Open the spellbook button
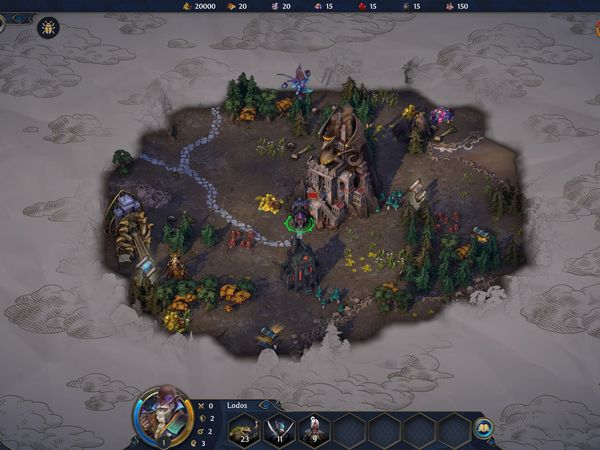600x450 pixels. (x=484, y=427)
